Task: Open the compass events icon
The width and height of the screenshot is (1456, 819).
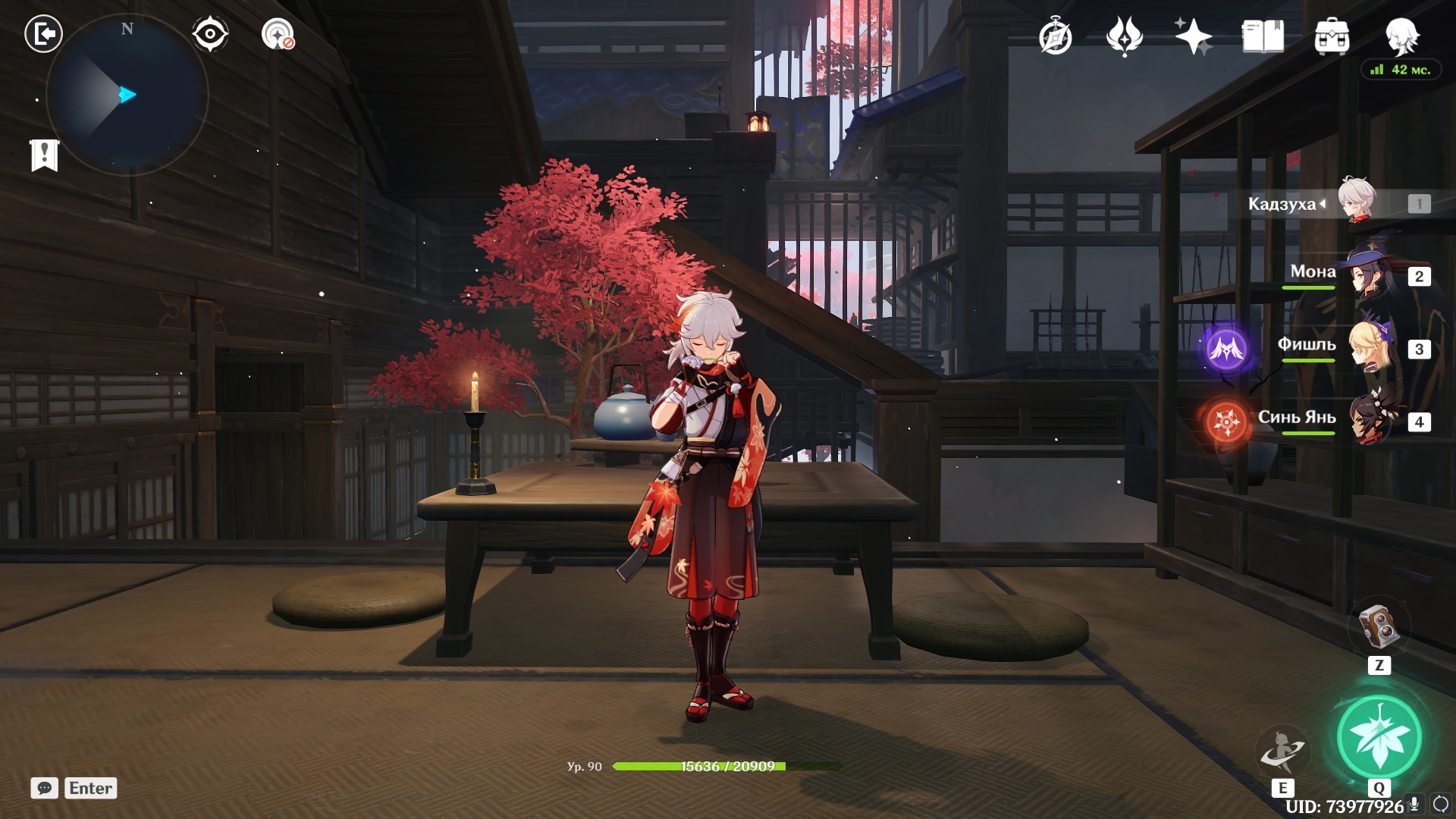Action: click(1055, 36)
